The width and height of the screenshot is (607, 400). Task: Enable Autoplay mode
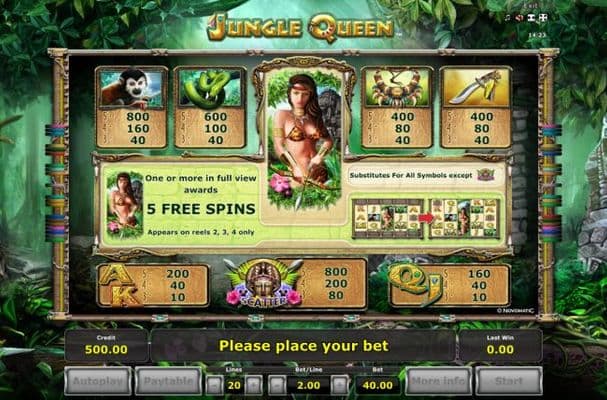click(96, 381)
